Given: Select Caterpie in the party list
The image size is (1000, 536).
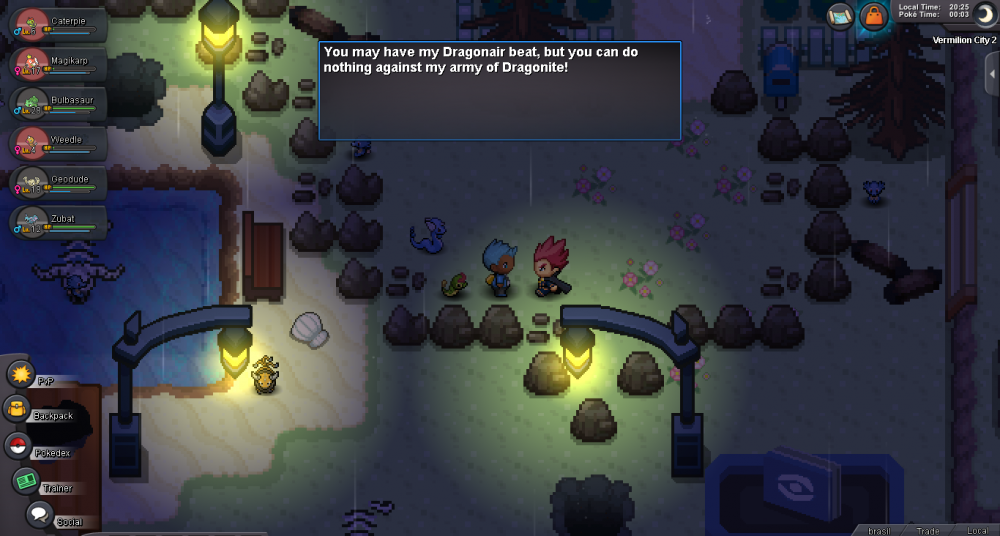Looking at the screenshot, I should tap(57, 24).
